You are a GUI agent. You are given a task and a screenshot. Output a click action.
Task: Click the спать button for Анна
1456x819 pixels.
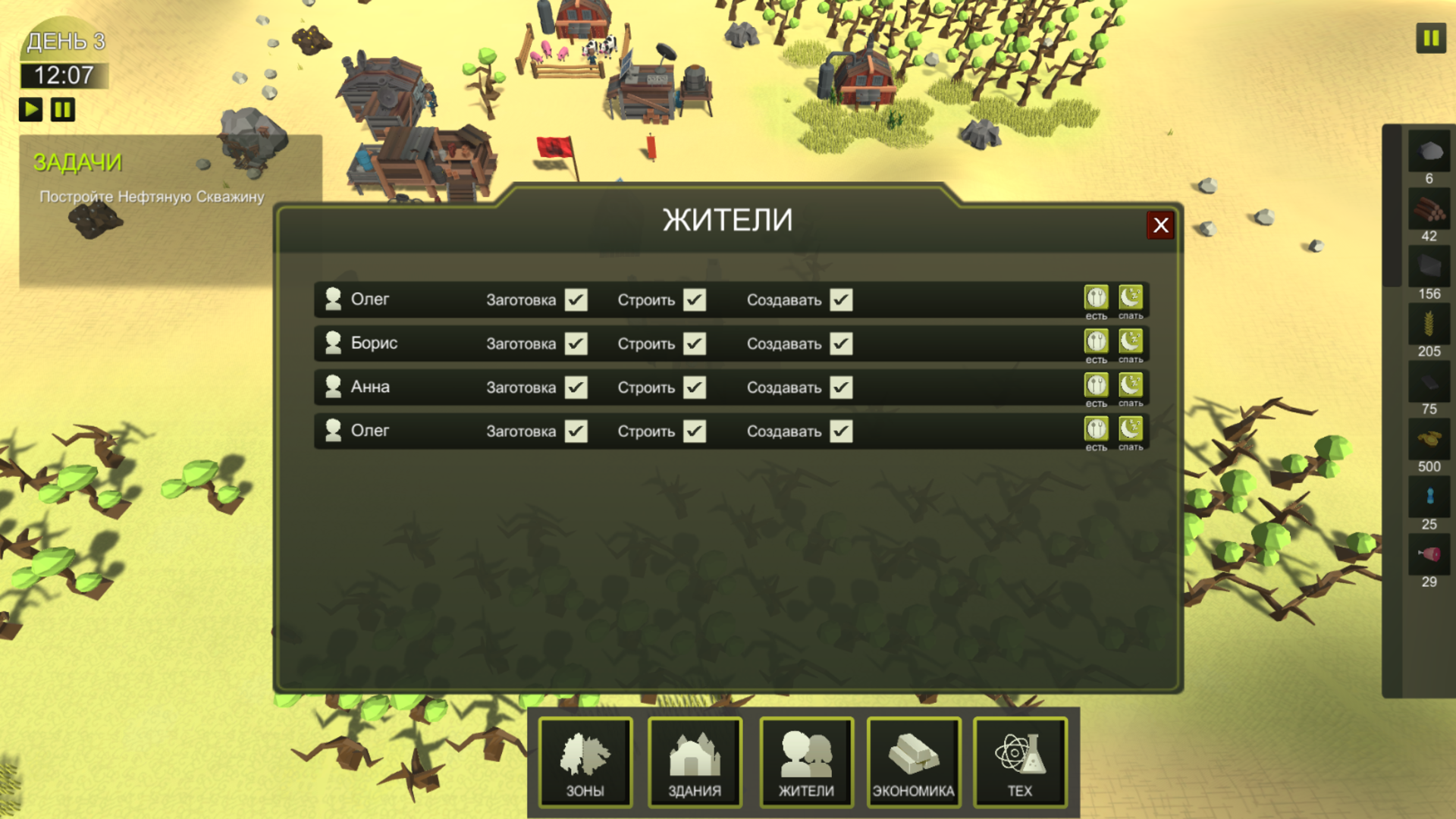[1130, 386]
